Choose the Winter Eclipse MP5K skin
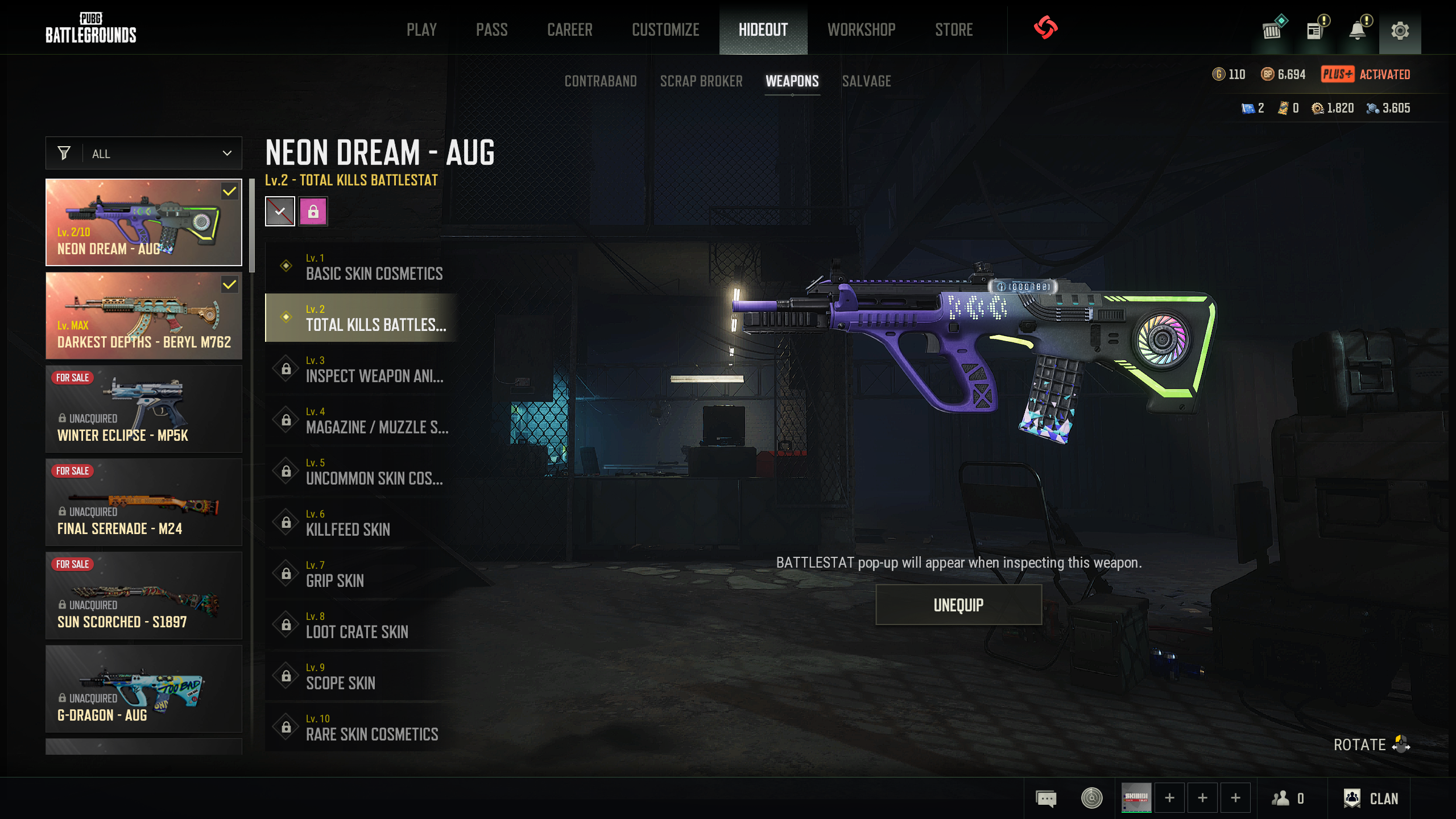Viewport: 1456px width, 819px height. point(144,409)
